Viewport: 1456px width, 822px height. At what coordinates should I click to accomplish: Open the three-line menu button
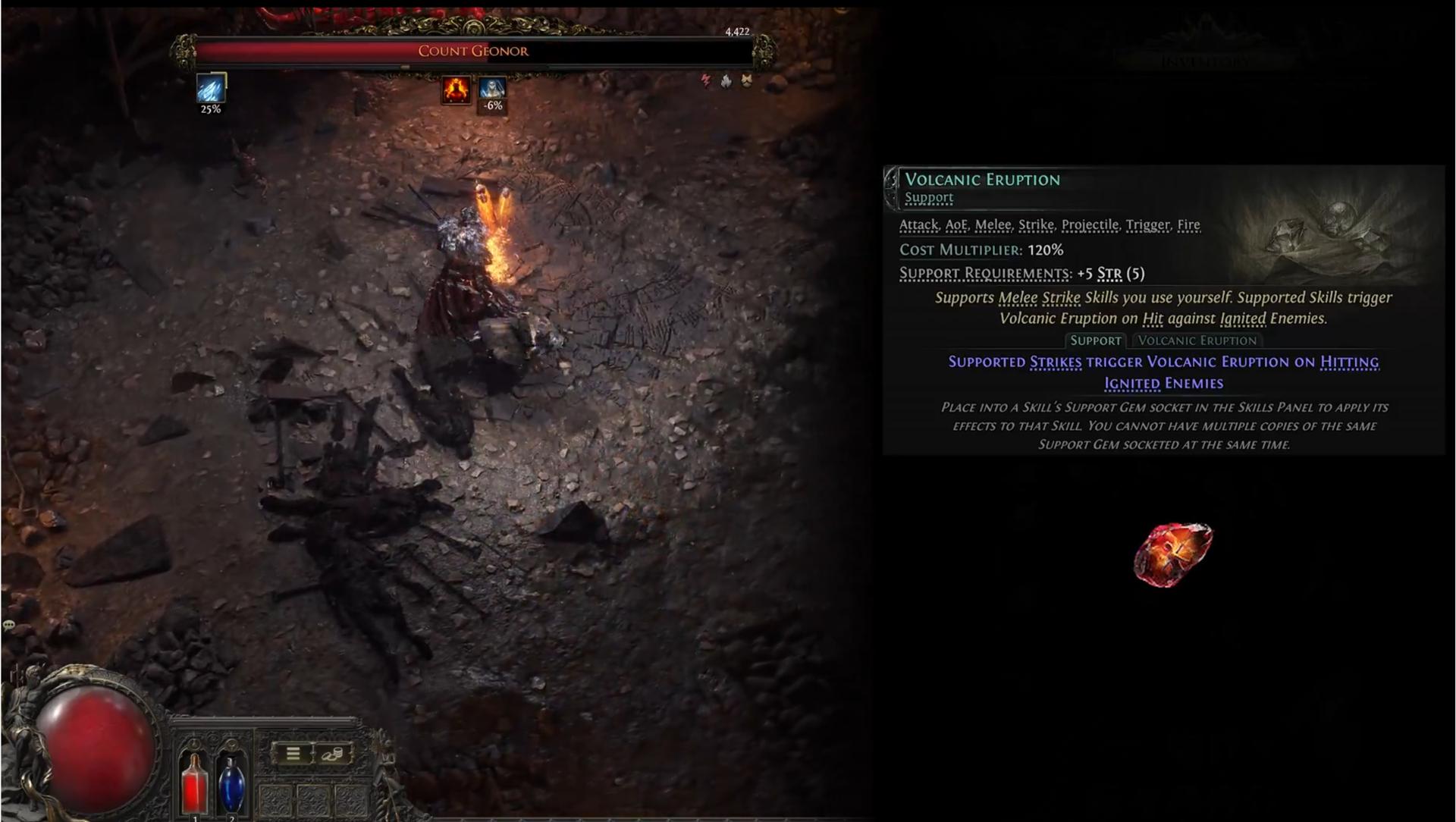point(293,753)
